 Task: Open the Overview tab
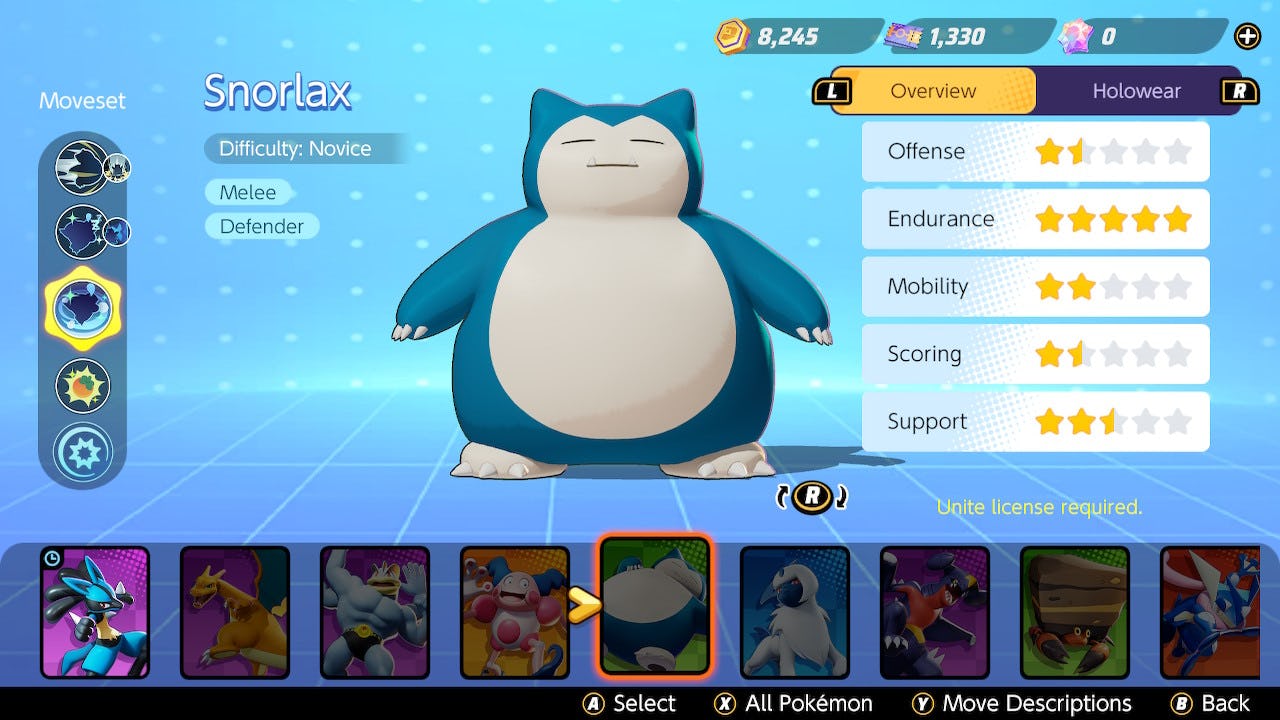[933, 91]
